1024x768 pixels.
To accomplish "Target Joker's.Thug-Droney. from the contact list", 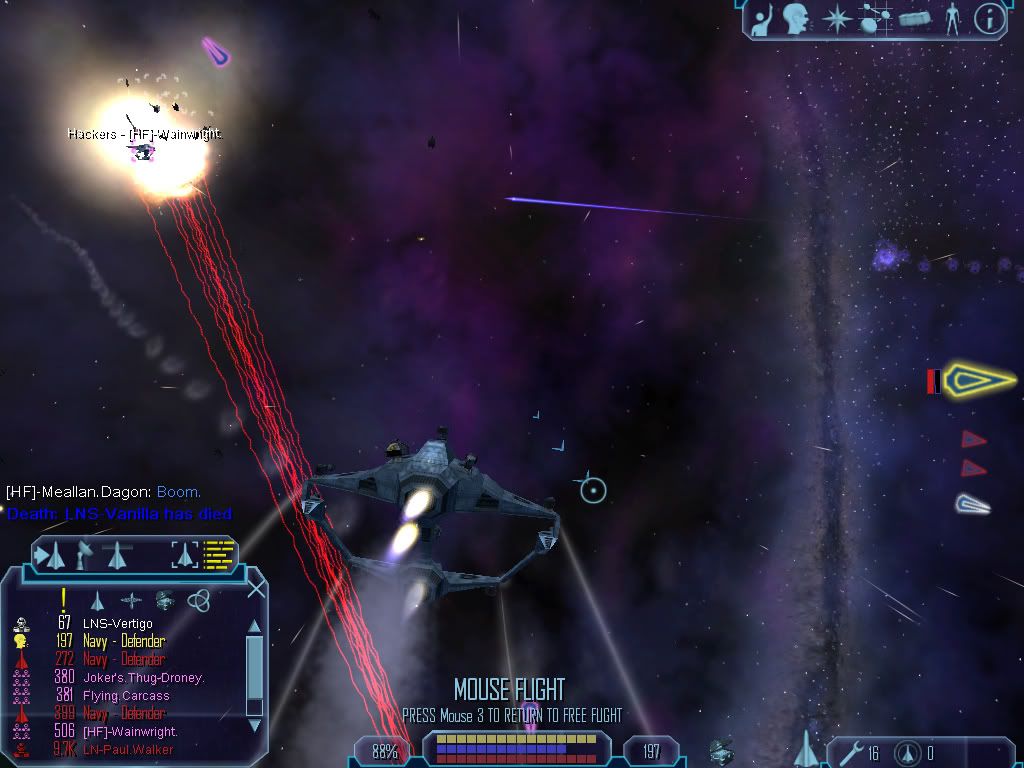I will [x=143, y=678].
